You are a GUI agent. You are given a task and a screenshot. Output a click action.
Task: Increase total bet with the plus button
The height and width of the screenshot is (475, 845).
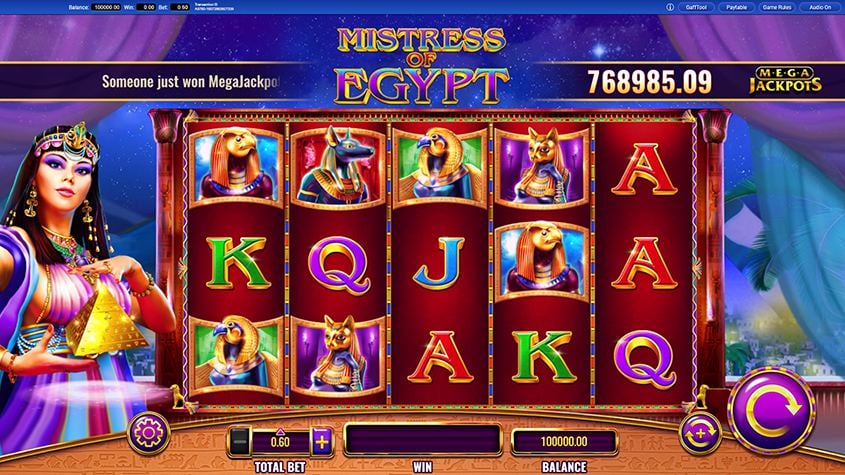pyautogui.click(x=321, y=440)
